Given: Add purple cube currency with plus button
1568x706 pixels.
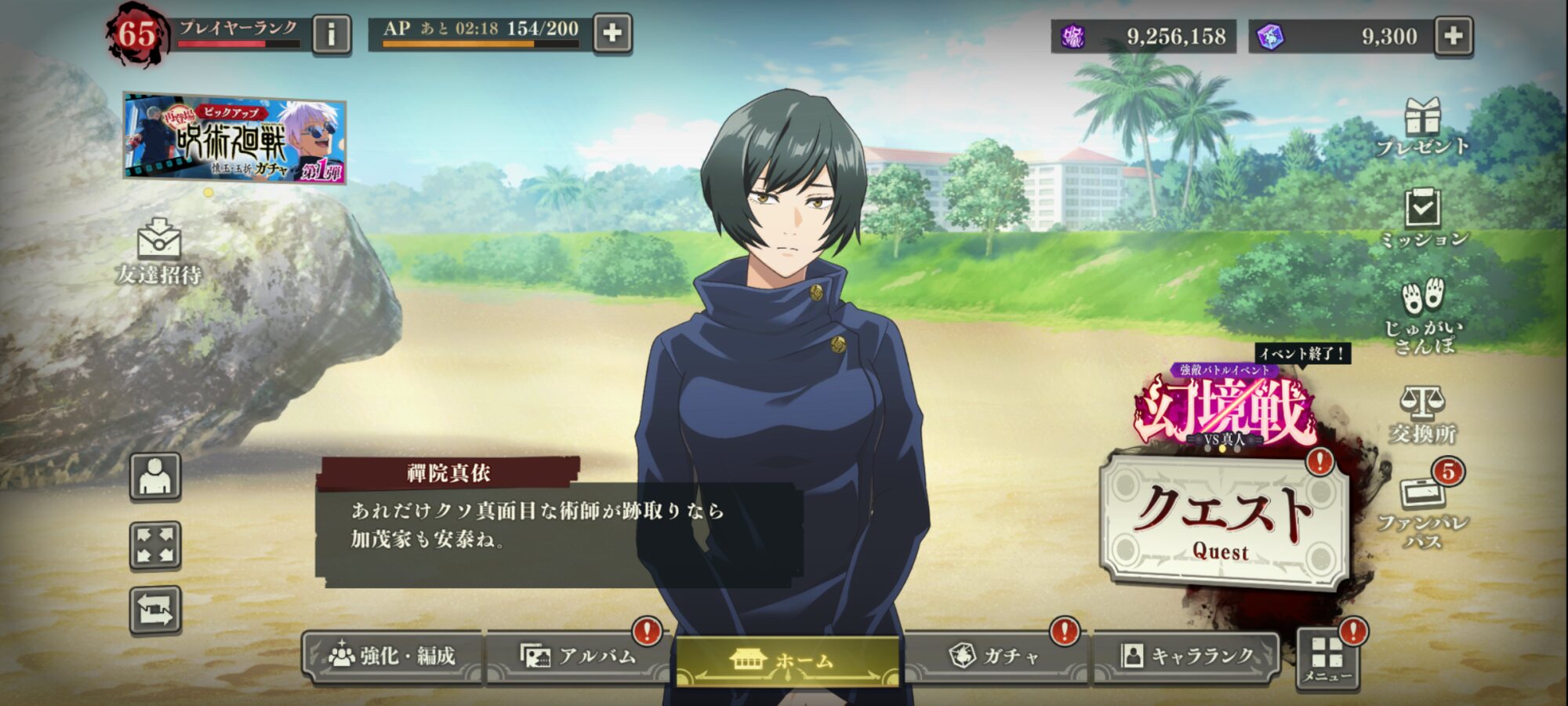Looking at the screenshot, I should [1453, 36].
